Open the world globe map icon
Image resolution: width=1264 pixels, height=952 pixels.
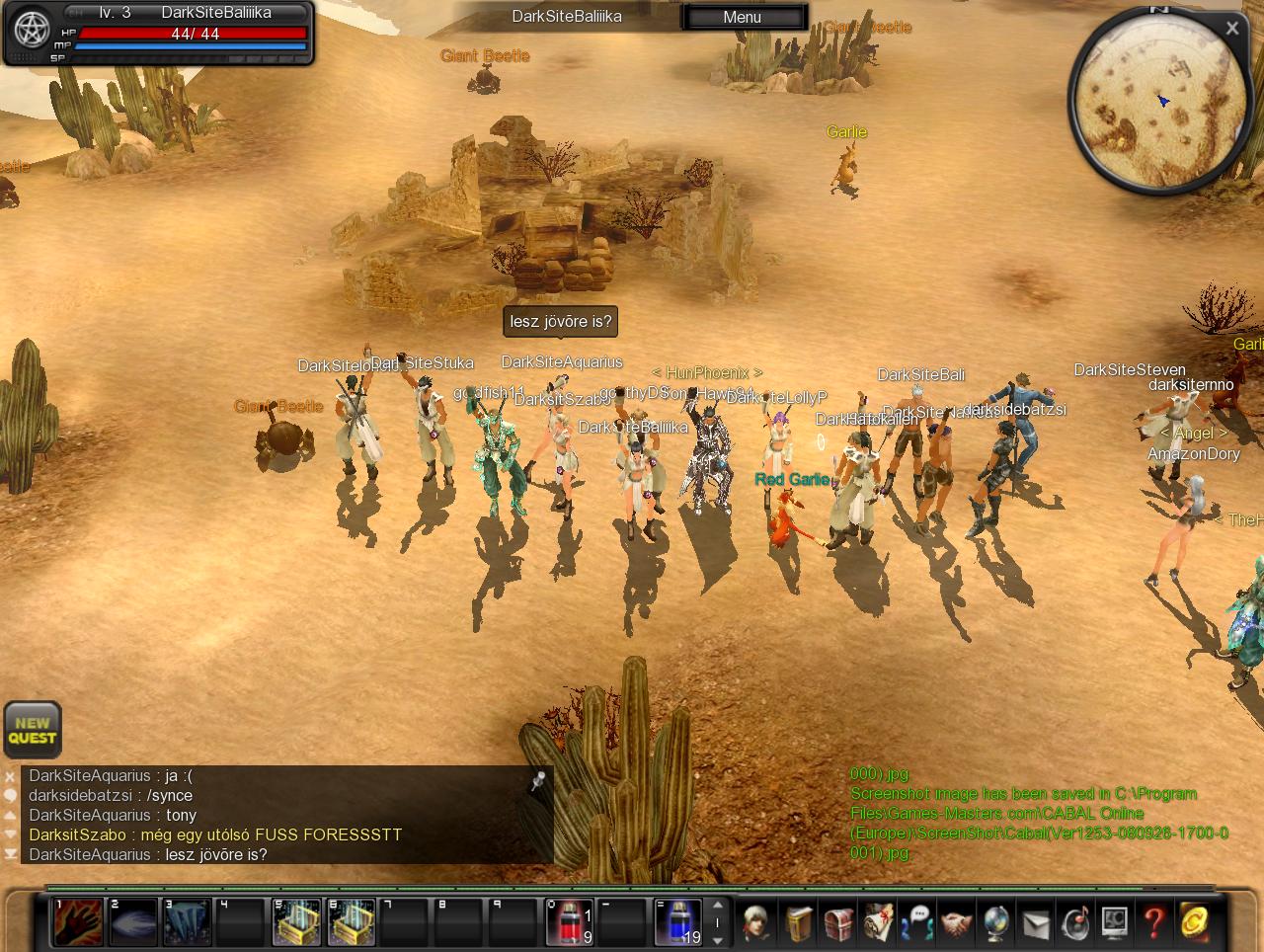[x=995, y=923]
